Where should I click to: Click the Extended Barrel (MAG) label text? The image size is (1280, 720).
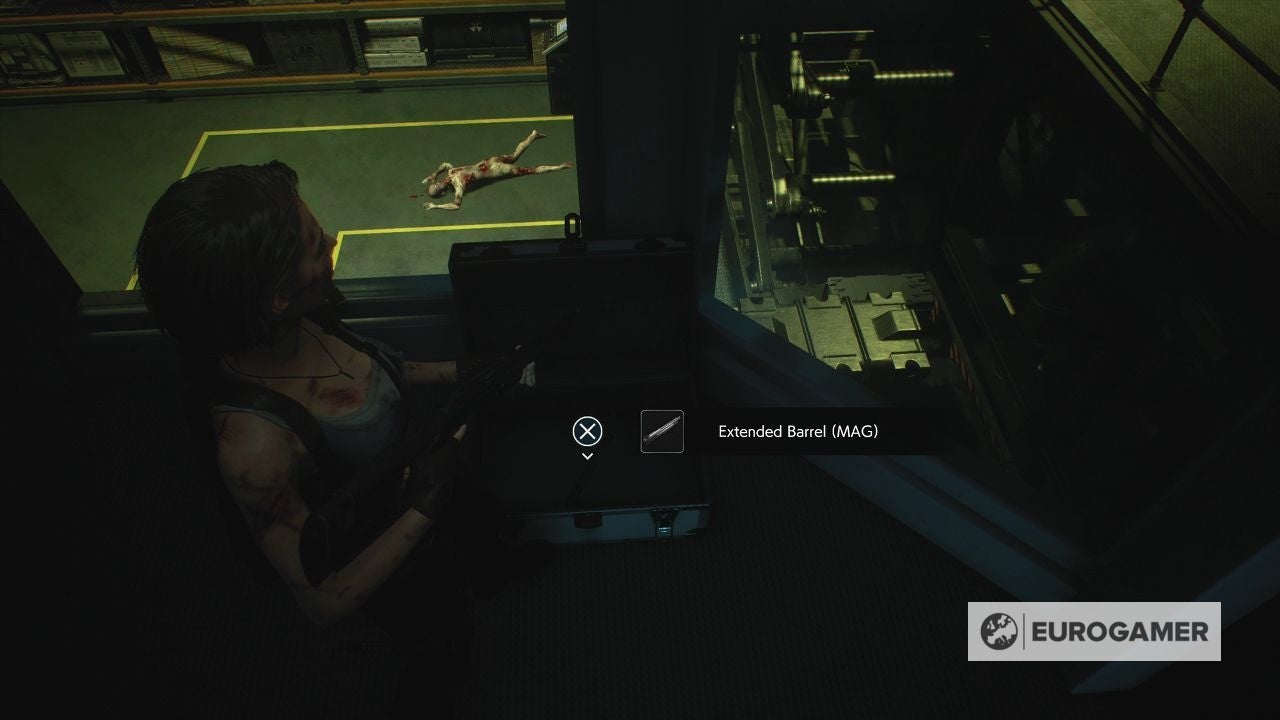[797, 431]
